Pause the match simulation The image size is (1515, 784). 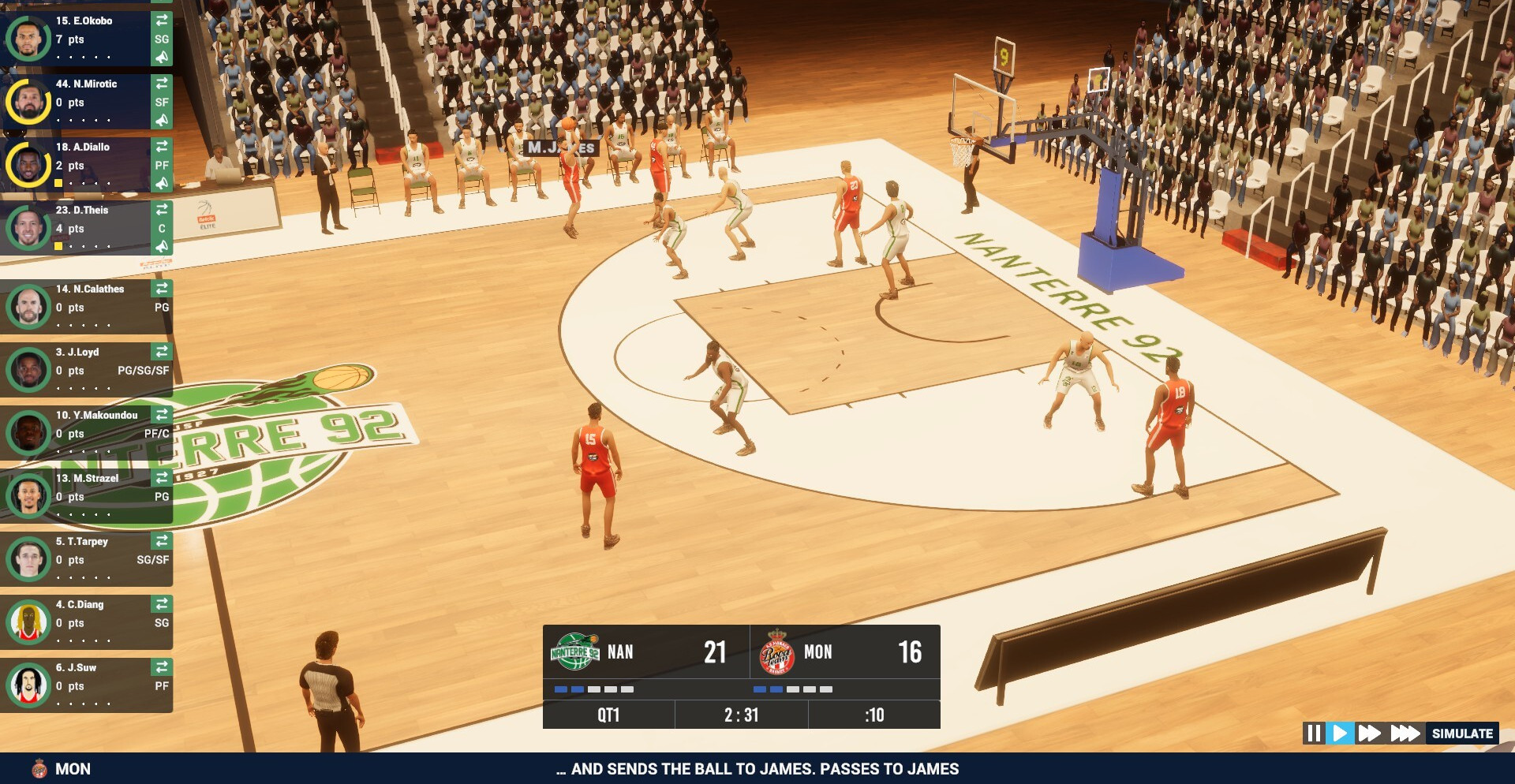[x=1314, y=734]
